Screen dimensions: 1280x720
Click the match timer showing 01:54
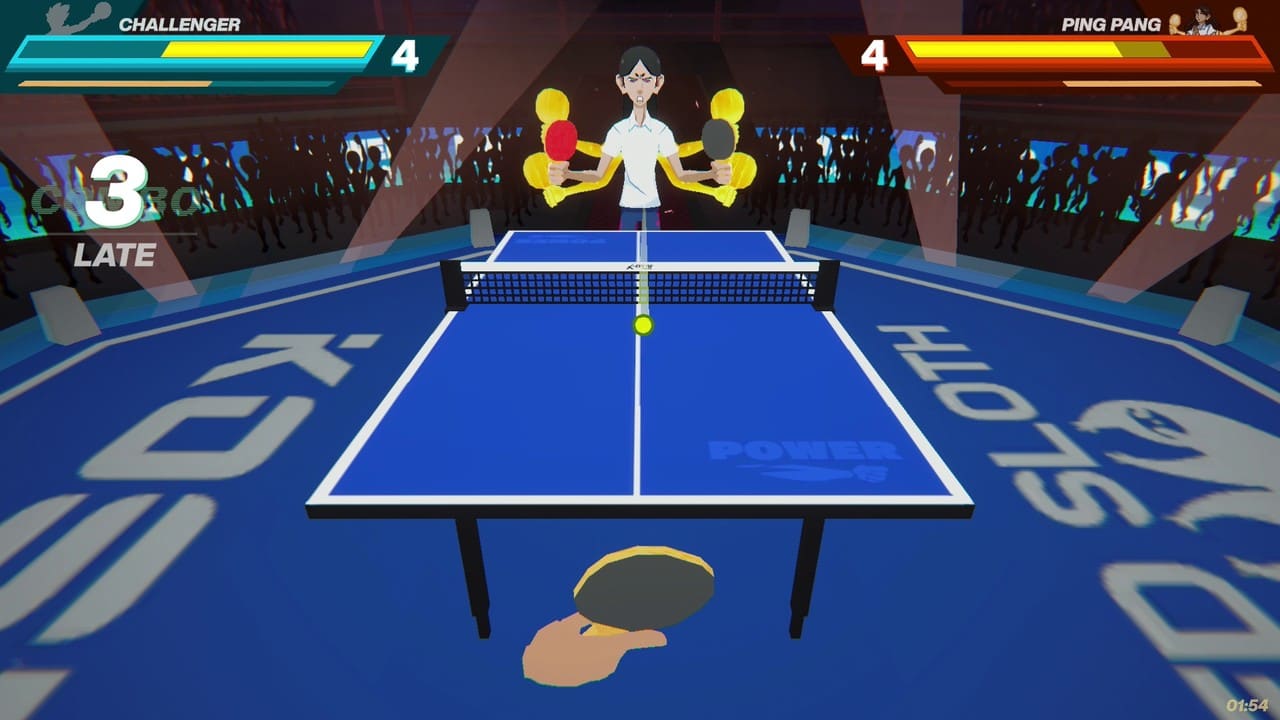1247,706
